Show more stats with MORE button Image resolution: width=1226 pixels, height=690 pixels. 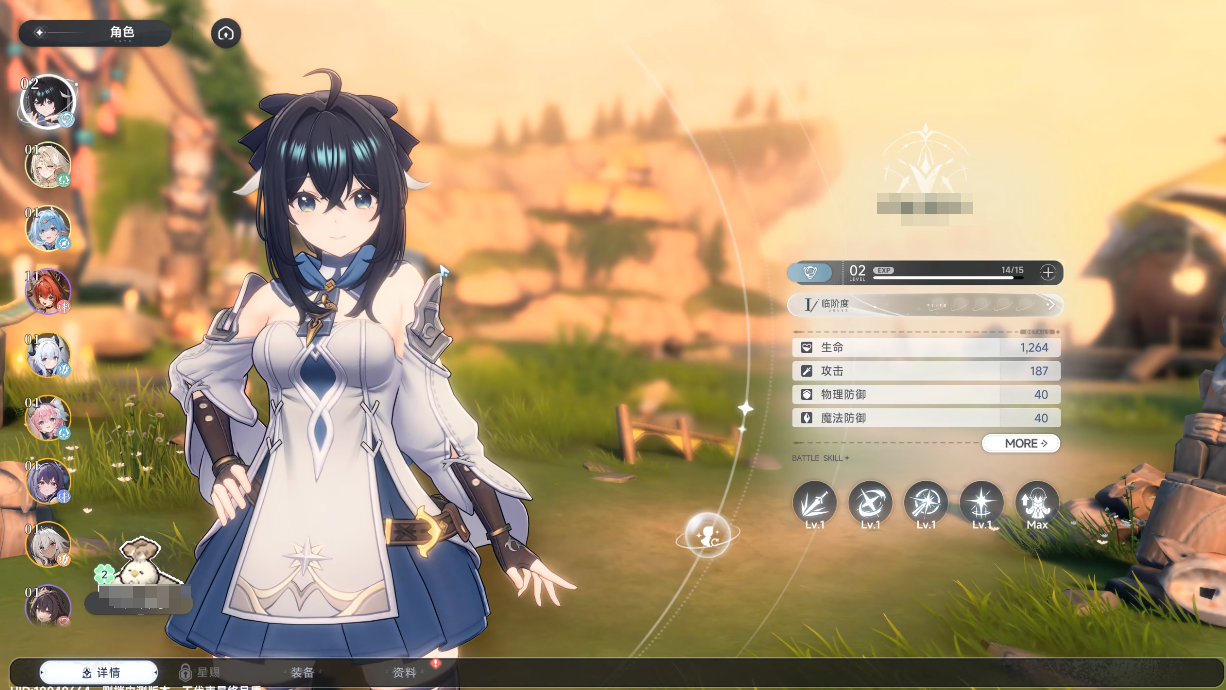click(1020, 443)
